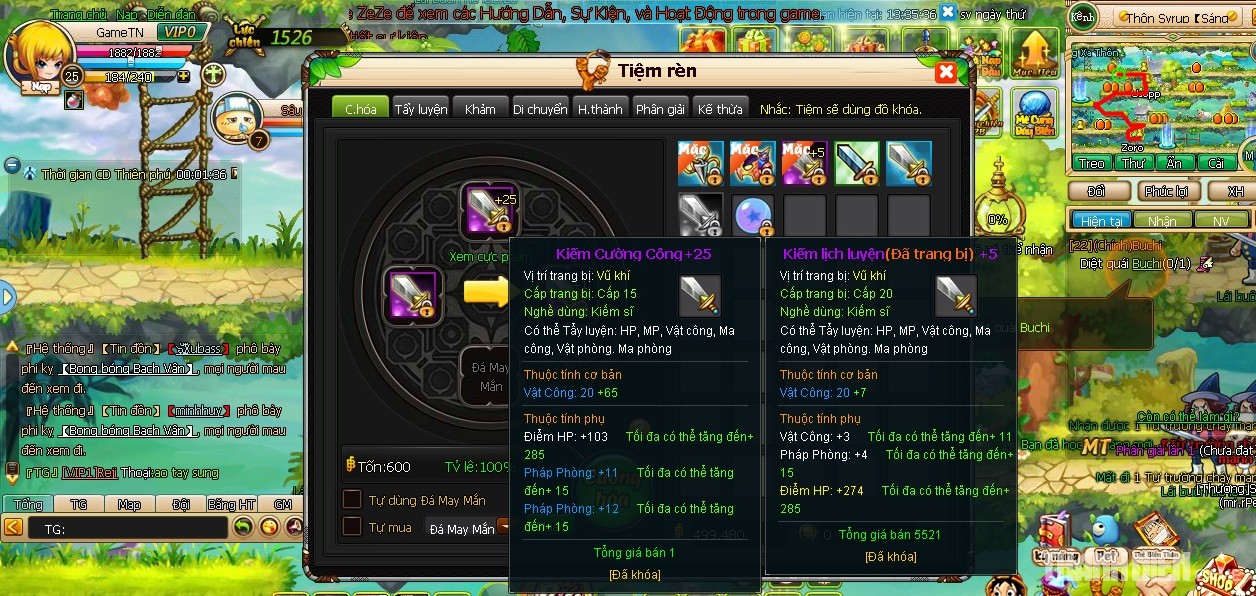Open the Phúc lợi menu

pos(1166,191)
